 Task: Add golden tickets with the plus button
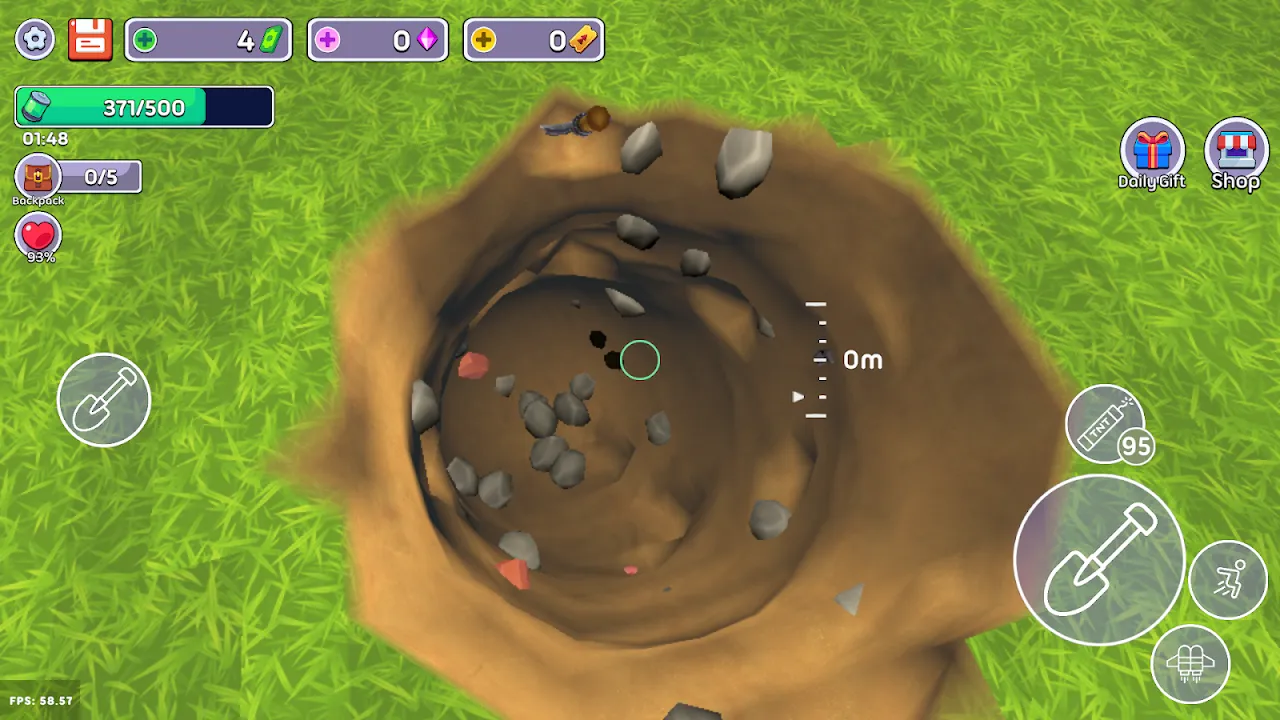point(483,40)
